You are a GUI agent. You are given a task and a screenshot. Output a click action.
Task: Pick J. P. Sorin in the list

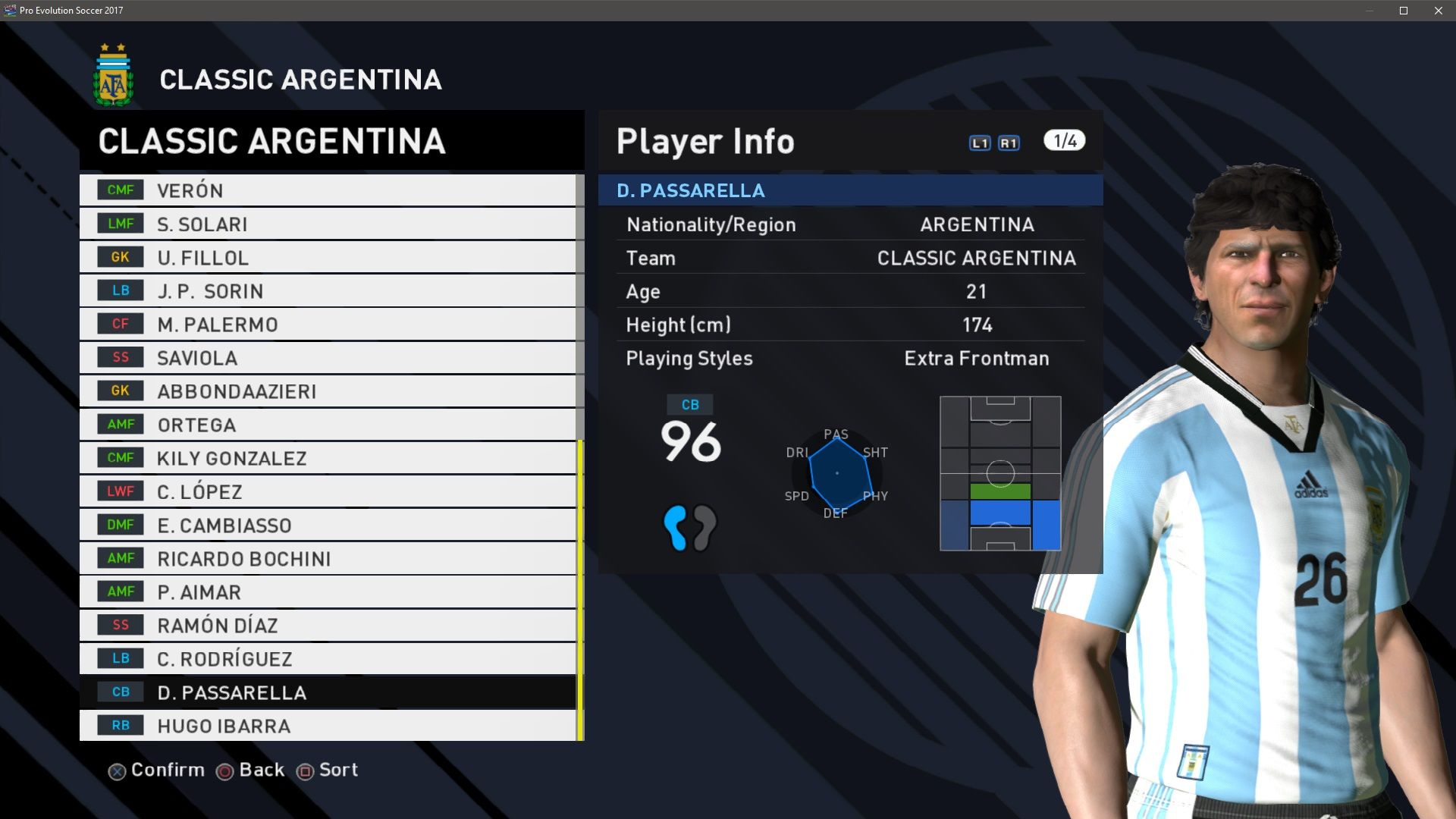click(x=328, y=290)
